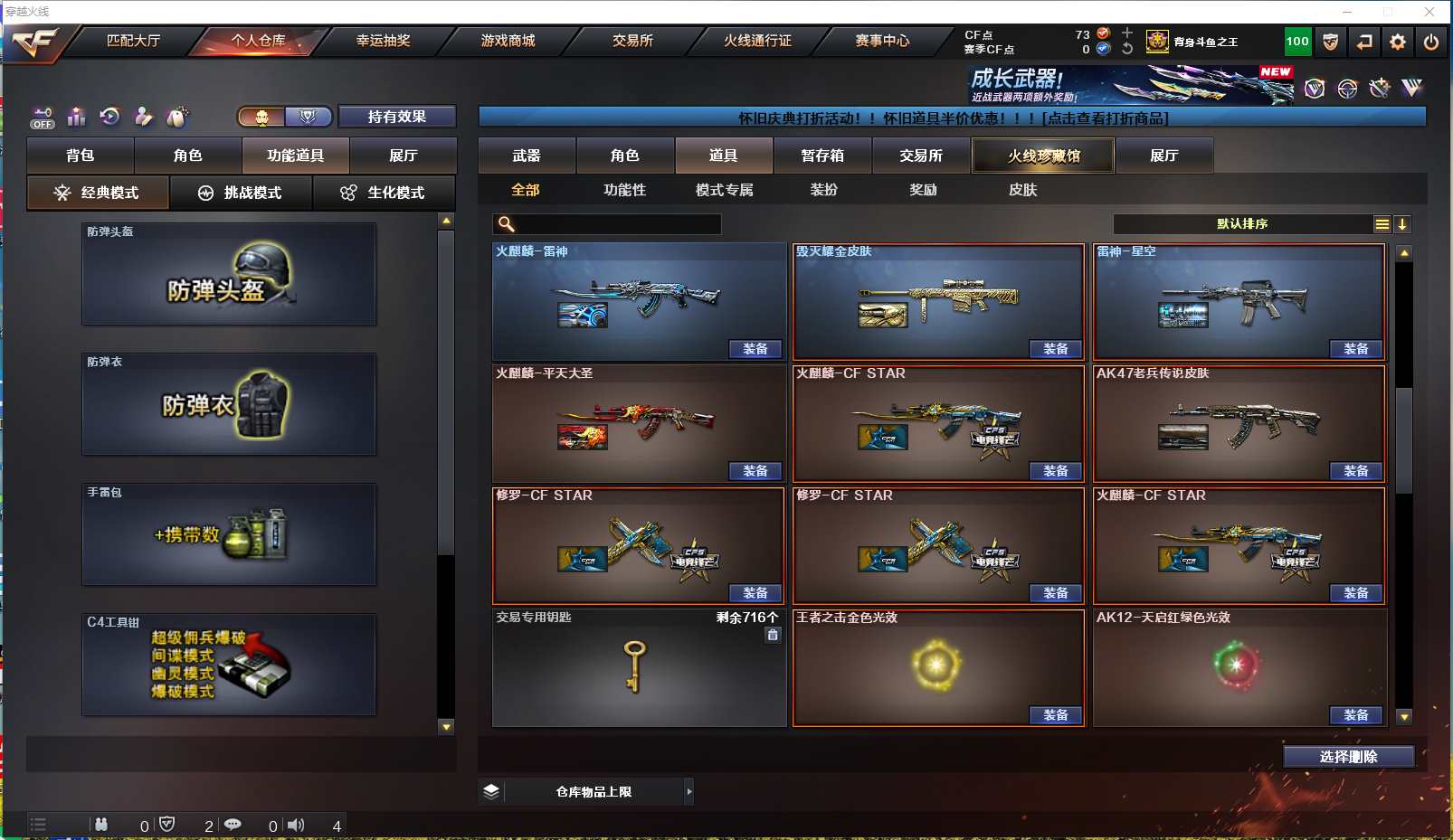
Task: Select the 防弹头盔 item card
Action: [x=229, y=274]
